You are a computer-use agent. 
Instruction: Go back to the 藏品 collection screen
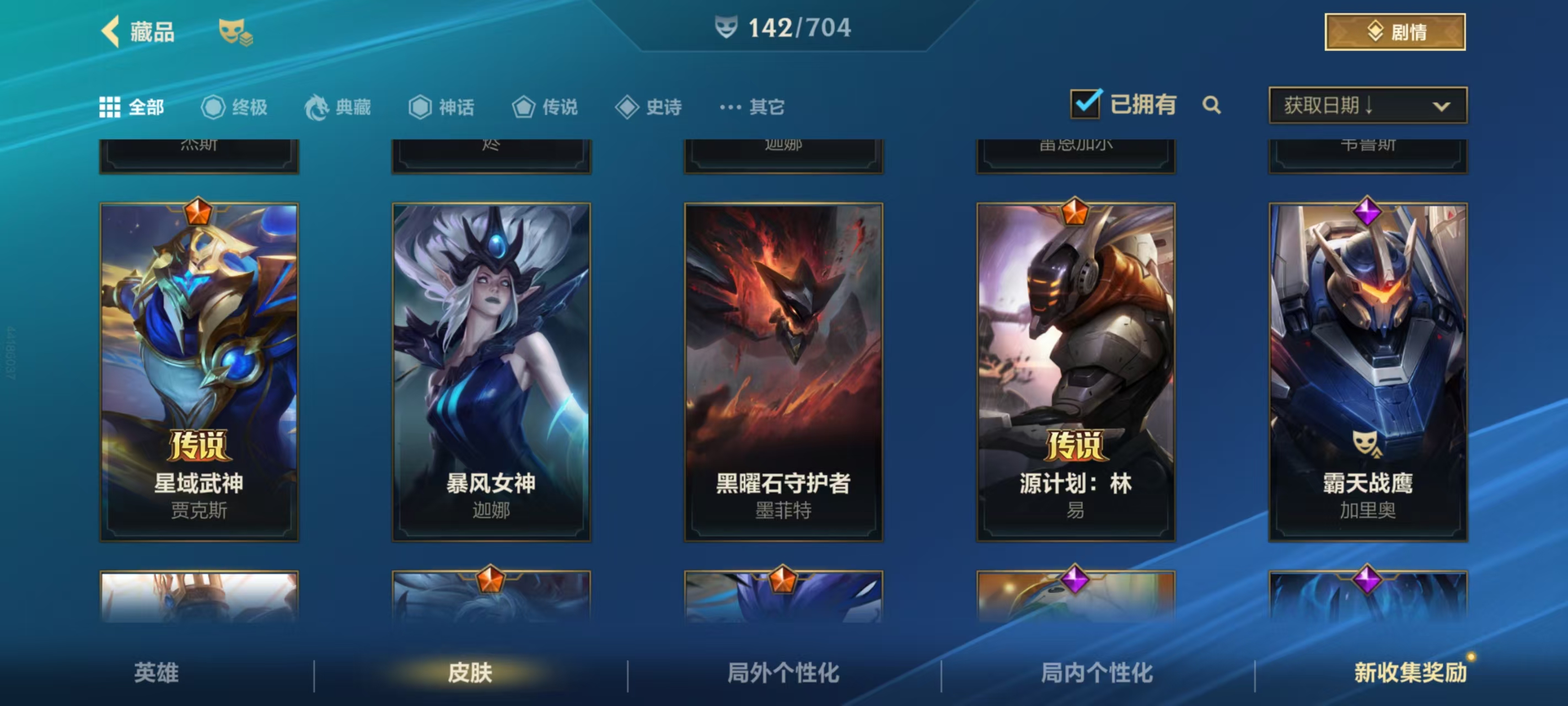coord(138,31)
